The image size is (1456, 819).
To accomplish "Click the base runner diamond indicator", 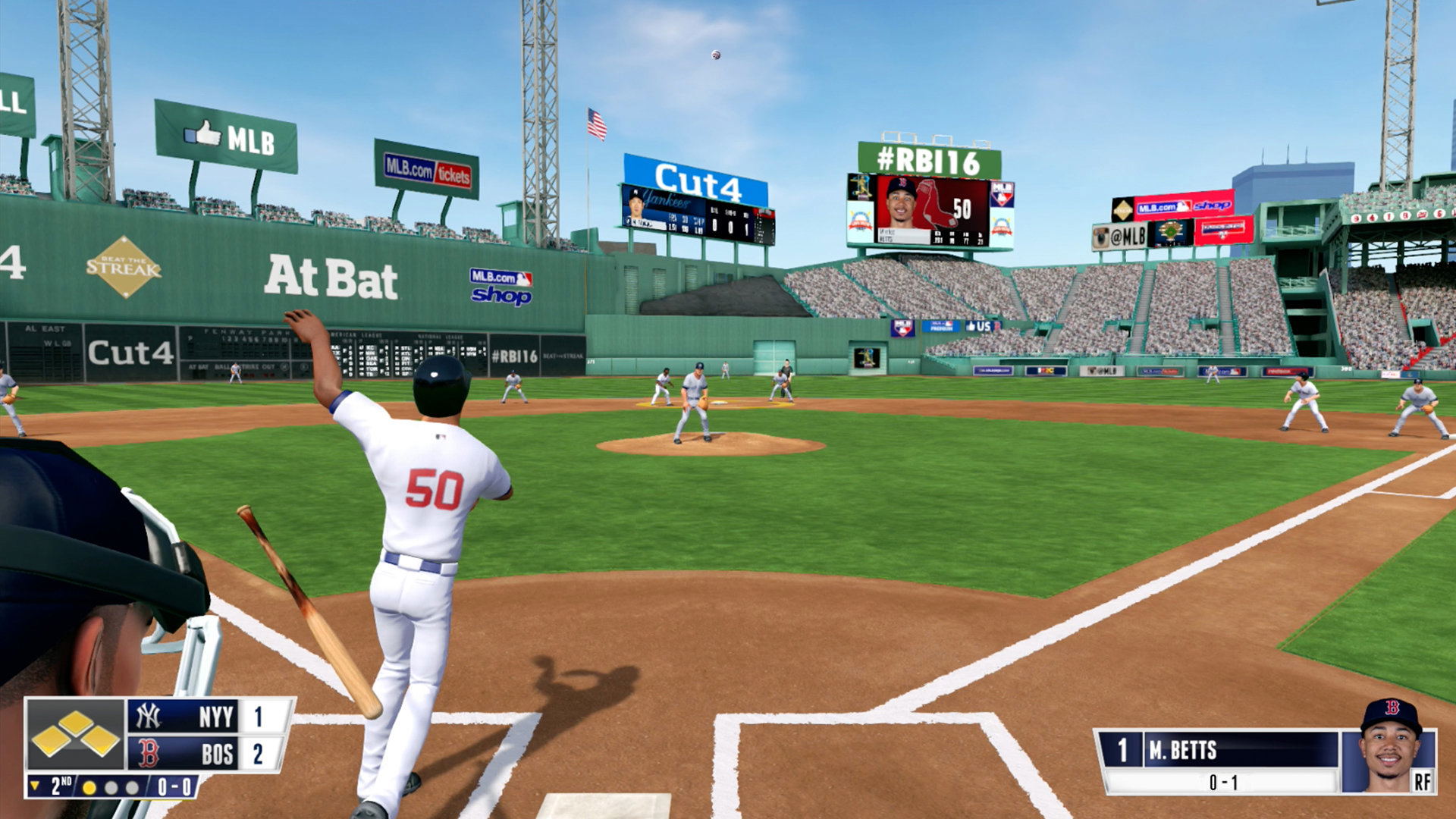I will [76, 734].
